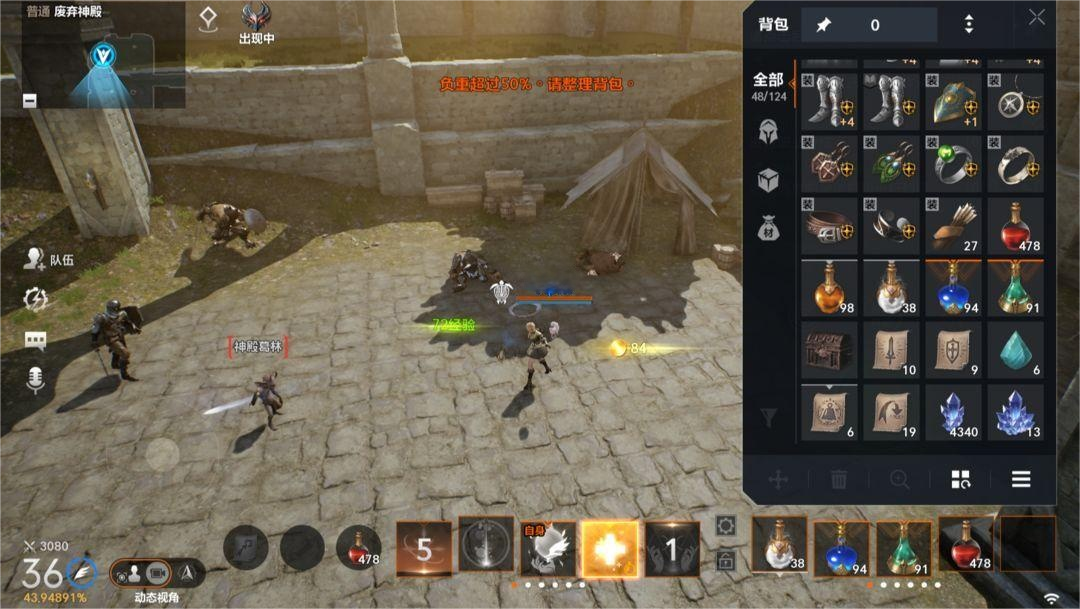Open the 队伍 team panel
This screenshot has height=609, width=1080.
(49, 259)
